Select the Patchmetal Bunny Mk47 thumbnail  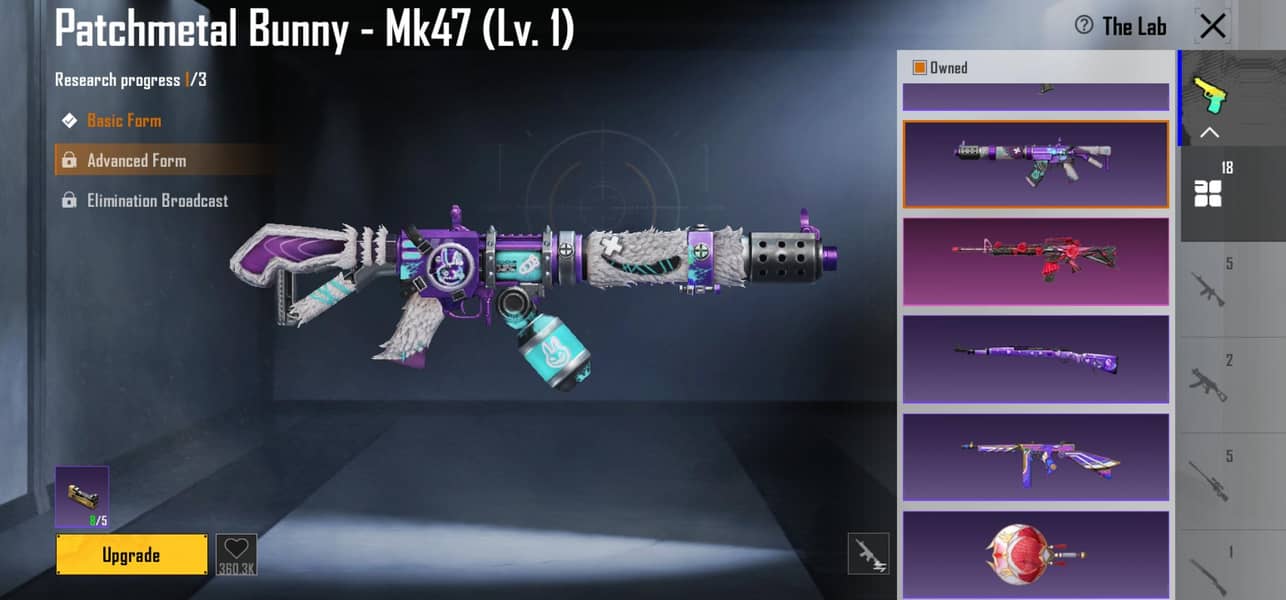(1035, 164)
